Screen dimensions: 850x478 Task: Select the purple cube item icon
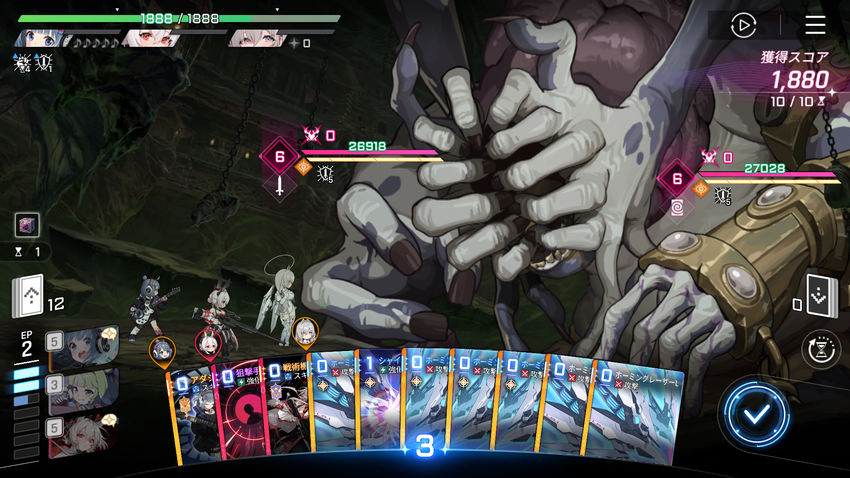pos(27,225)
